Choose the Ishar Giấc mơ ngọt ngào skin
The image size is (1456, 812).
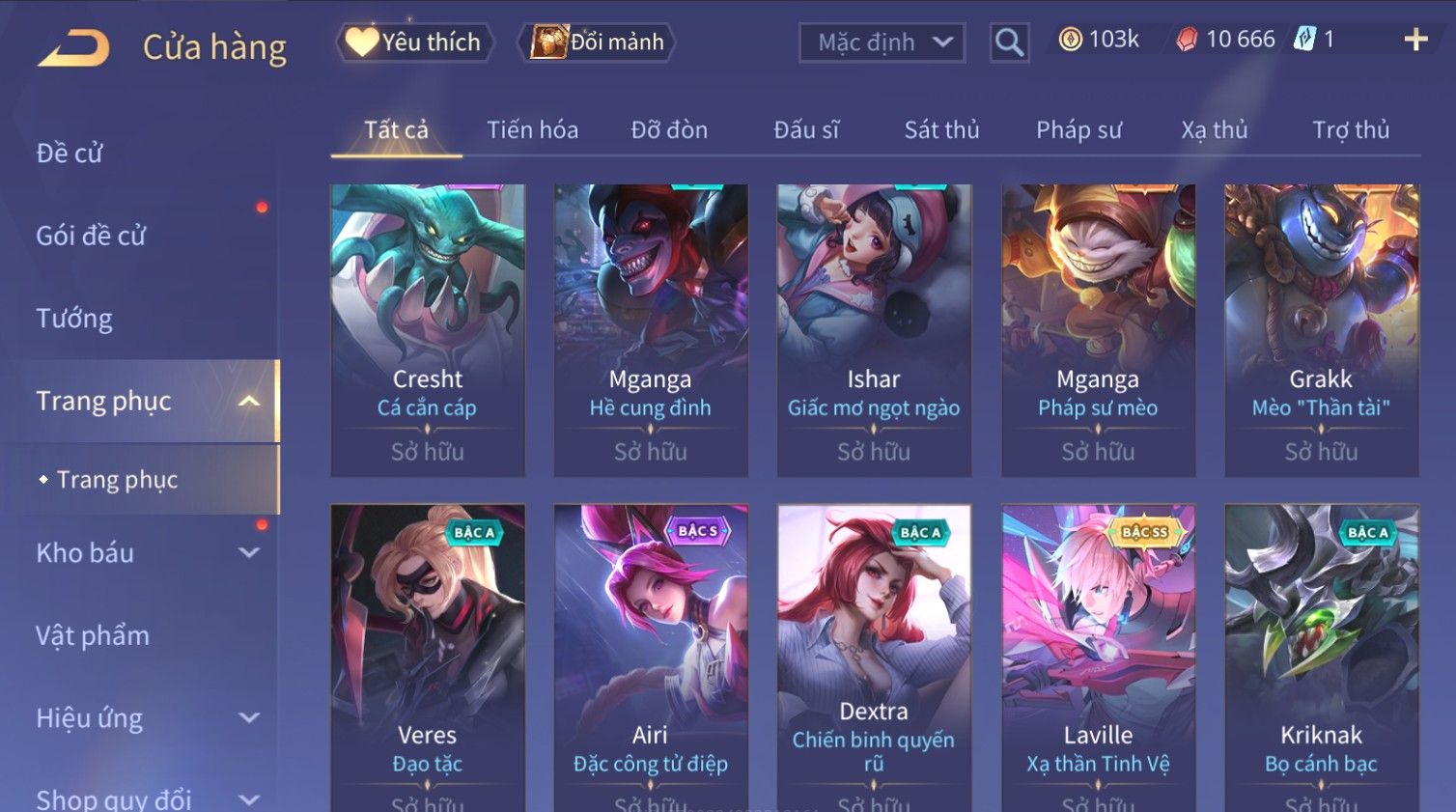pos(874,329)
